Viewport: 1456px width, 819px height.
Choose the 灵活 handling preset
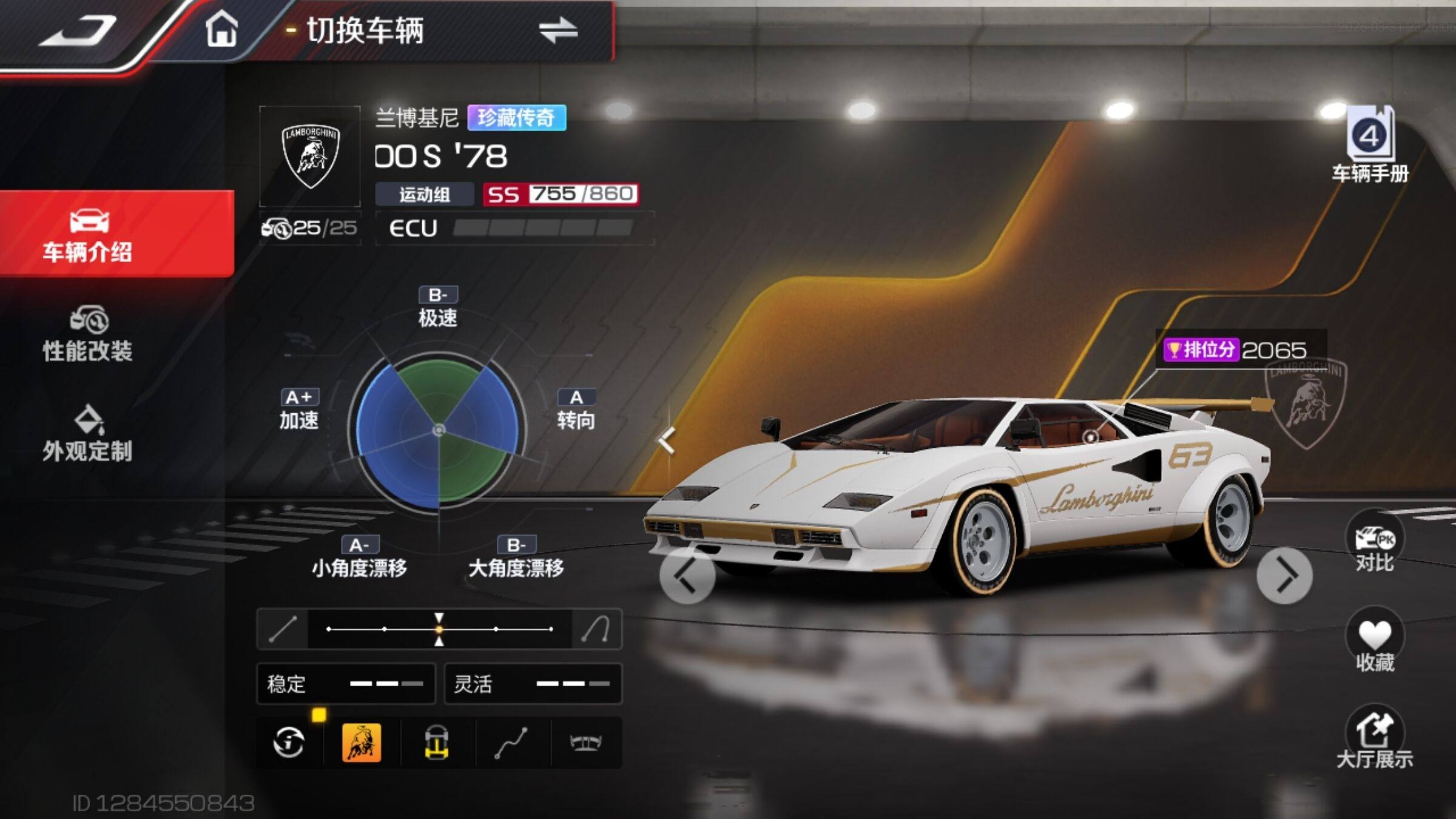pyautogui.click(x=533, y=684)
